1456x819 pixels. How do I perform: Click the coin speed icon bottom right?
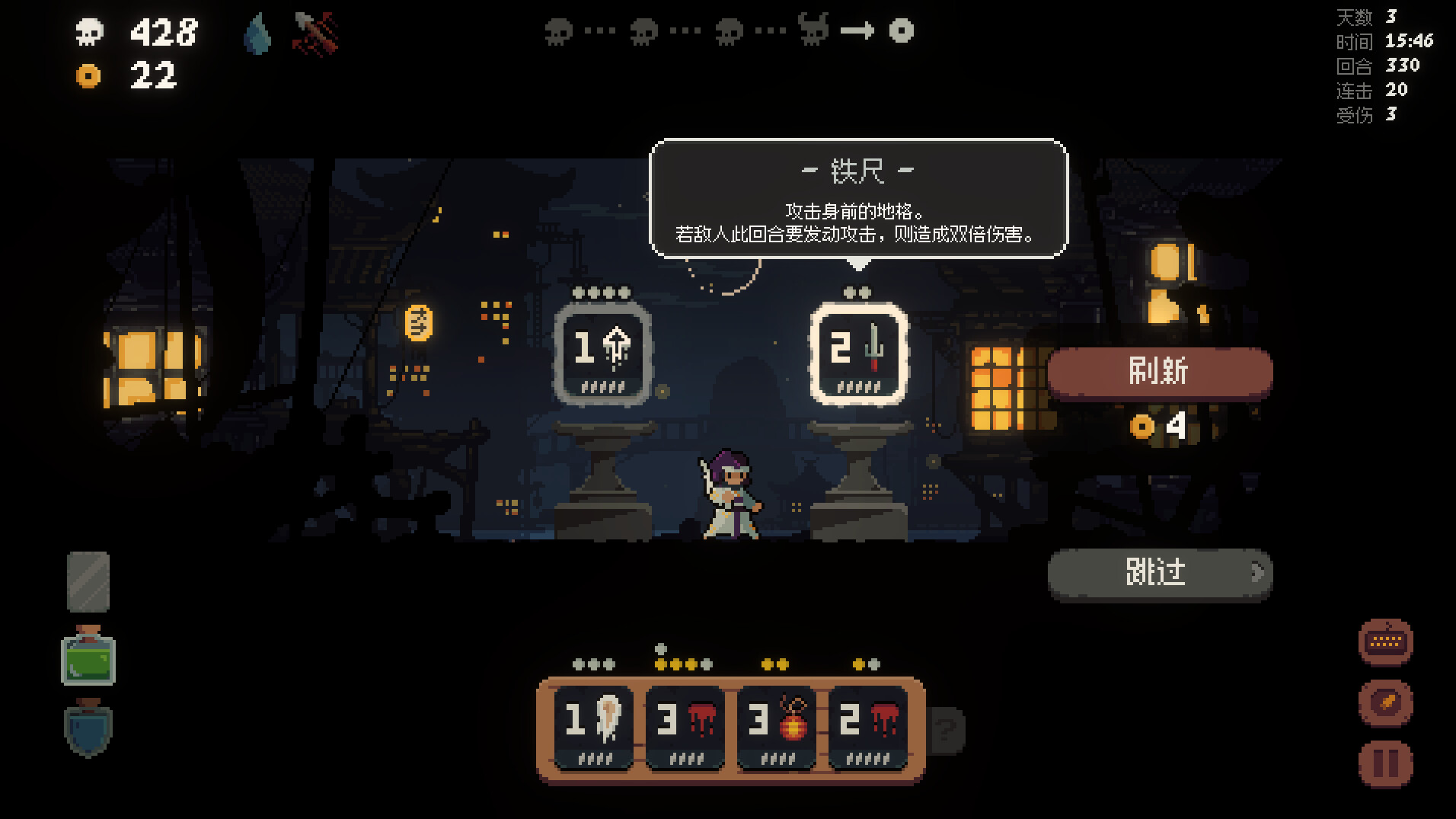(x=1385, y=703)
